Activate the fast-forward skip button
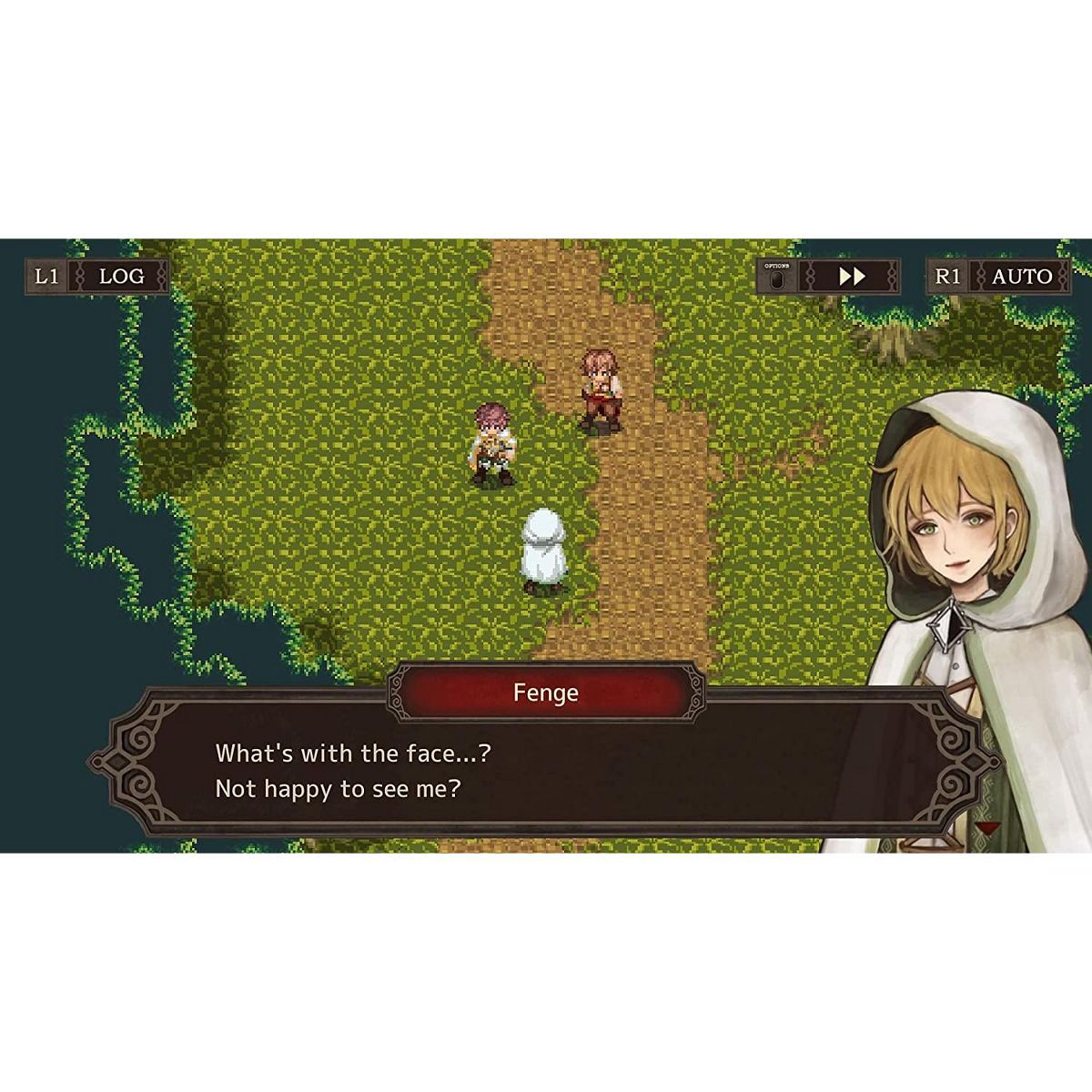This screenshot has width=1092, height=1092. coord(851,277)
